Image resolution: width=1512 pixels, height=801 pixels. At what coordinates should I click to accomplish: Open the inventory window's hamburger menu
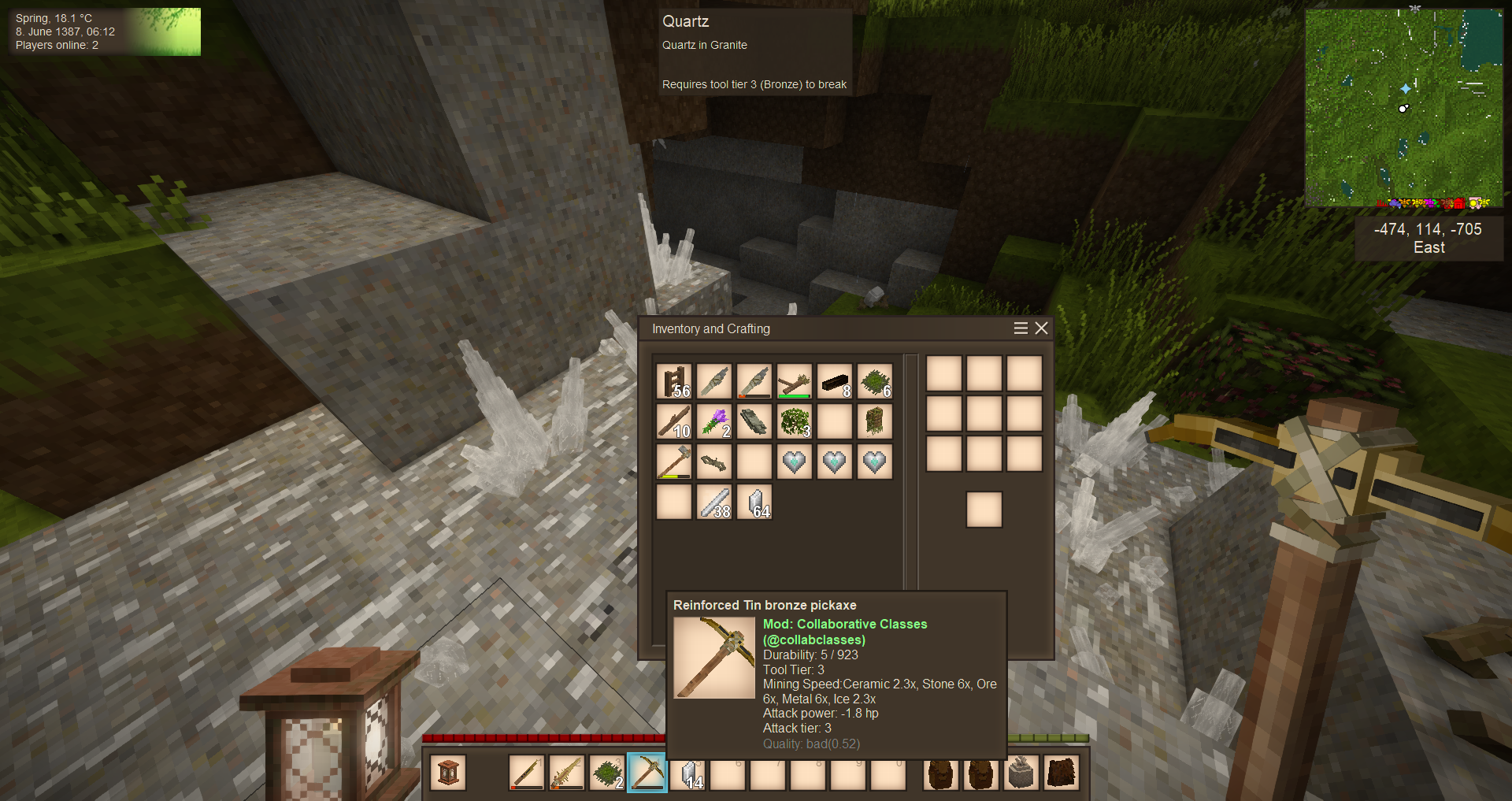(x=1021, y=328)
